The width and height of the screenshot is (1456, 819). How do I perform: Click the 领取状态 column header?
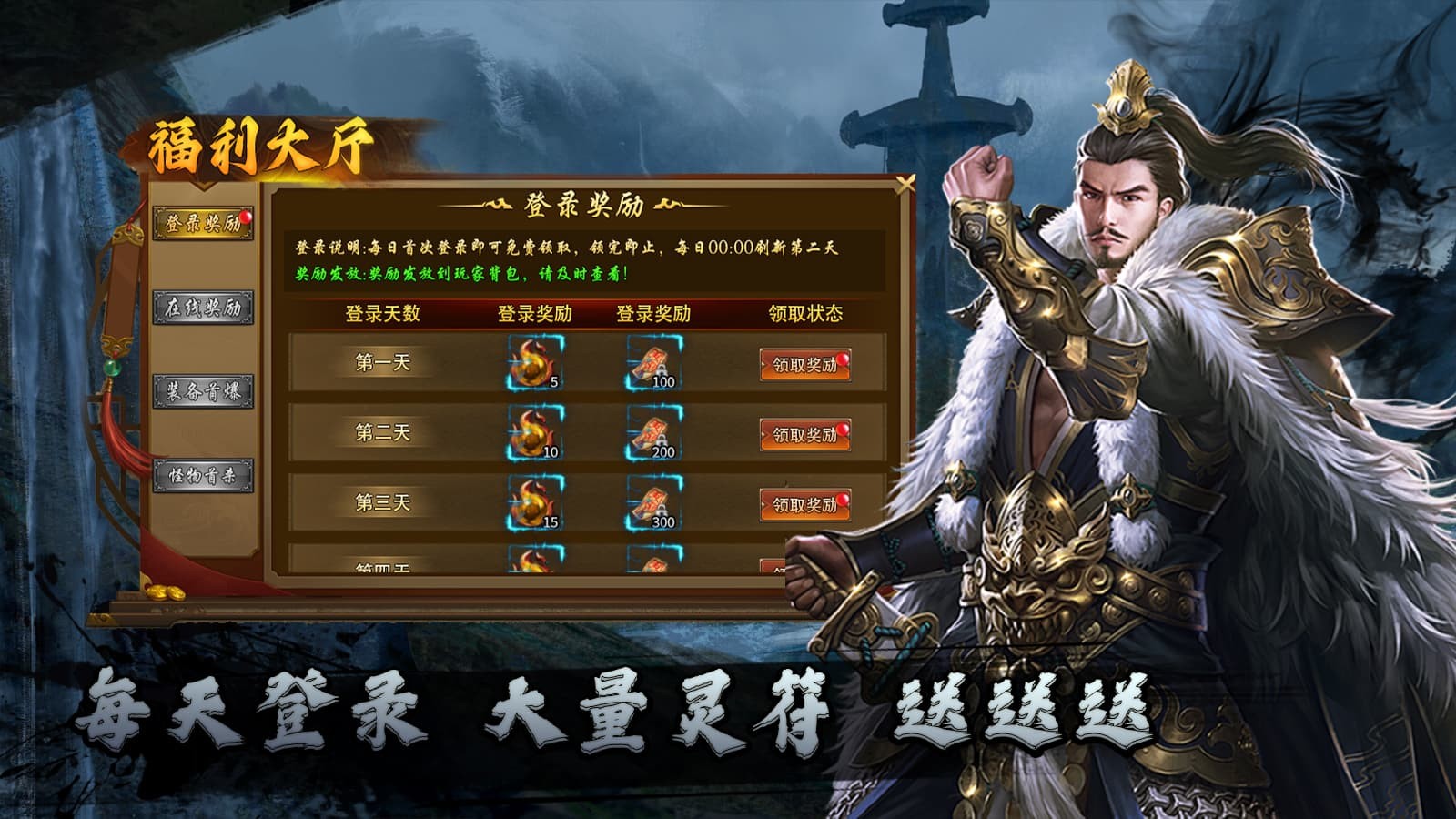[x=806, y=311]
